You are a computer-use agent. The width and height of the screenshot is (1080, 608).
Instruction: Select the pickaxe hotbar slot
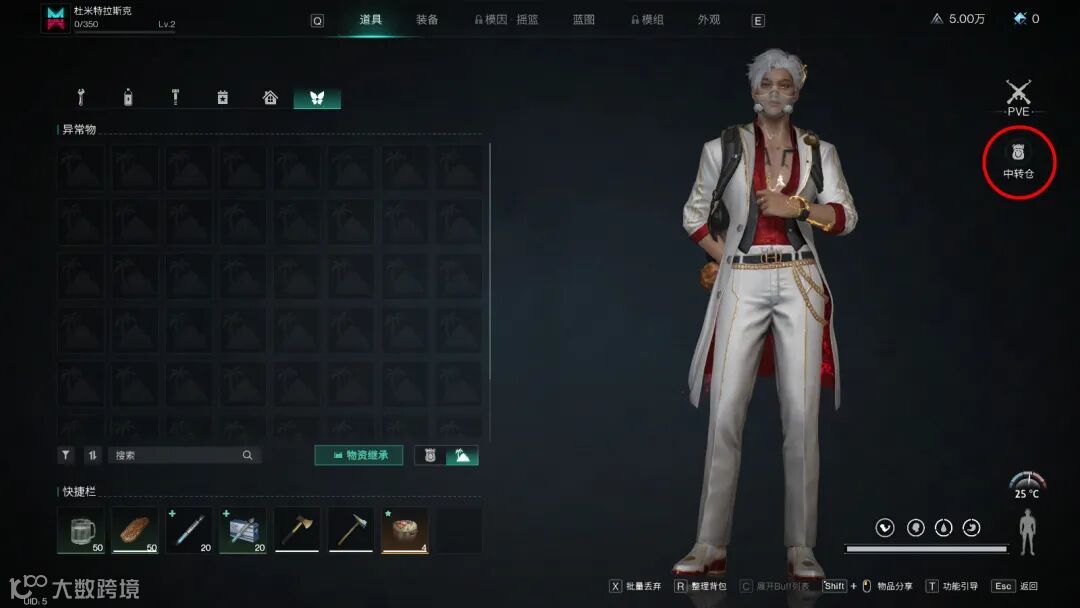pyautogui.click(x=351, y=529)
